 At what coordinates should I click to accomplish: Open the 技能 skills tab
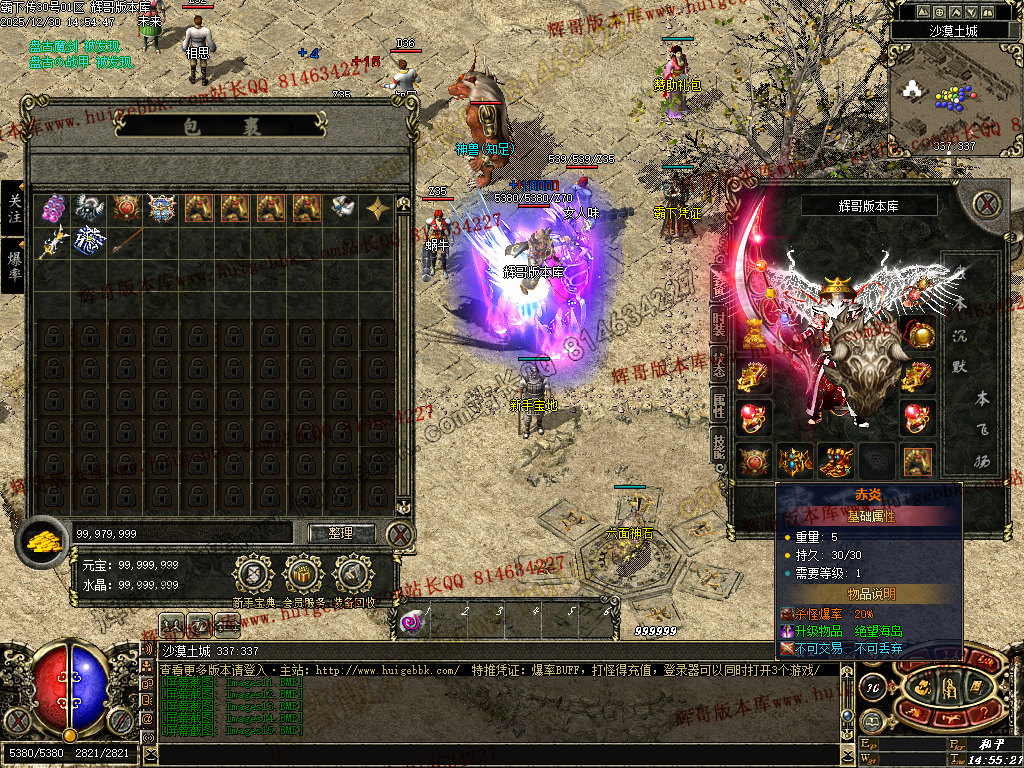718,447
